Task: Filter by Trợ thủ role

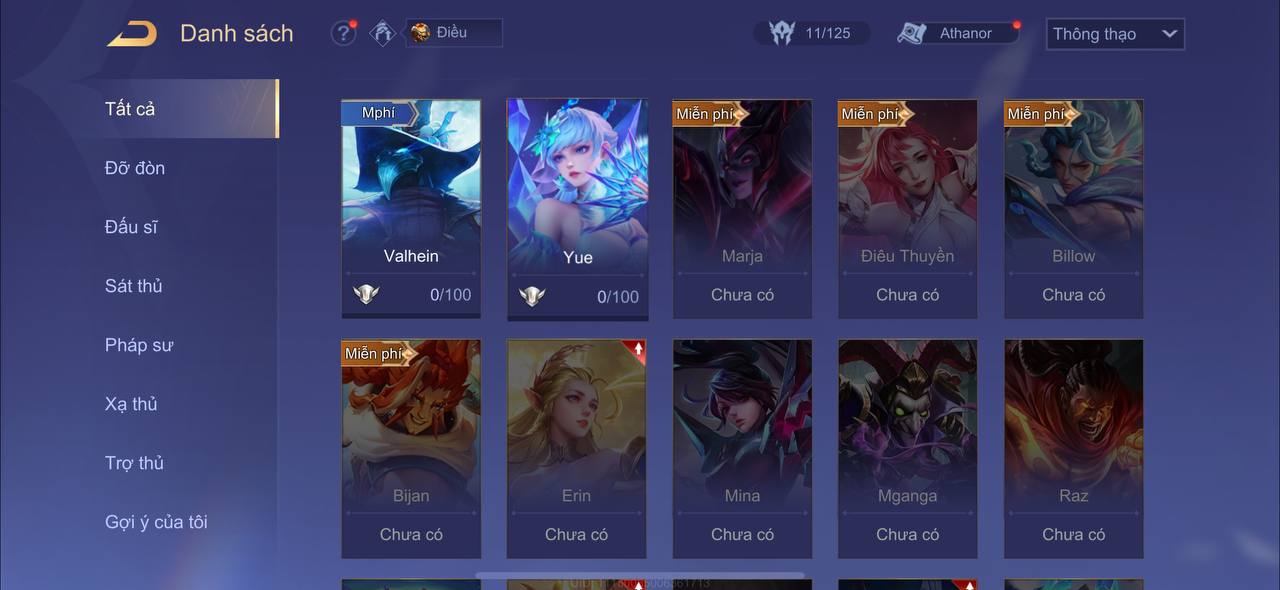Action: click(x=134, y=463)
